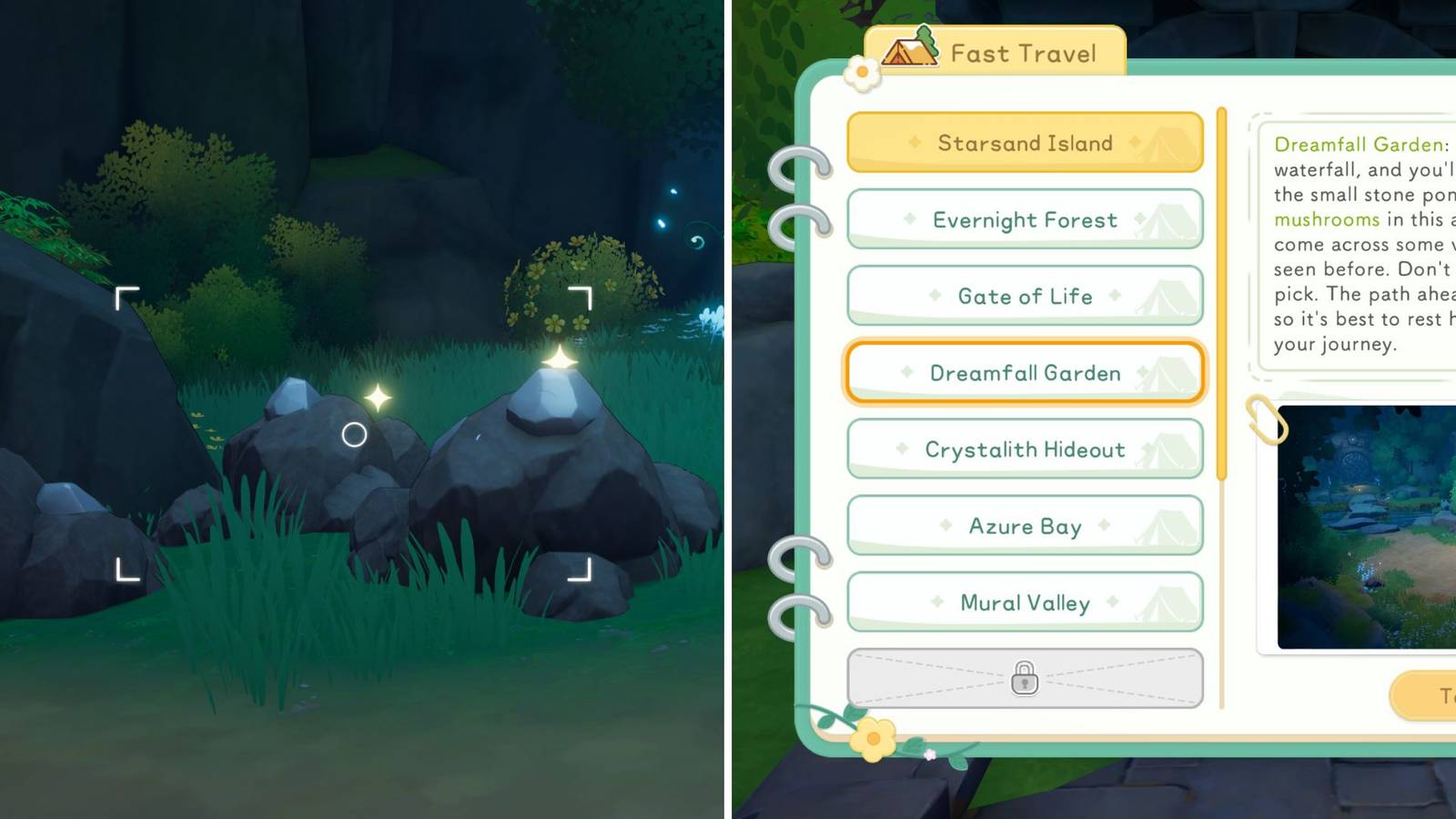This screenshot has width=1456, height=819.
Task: Click the diamond icon beside Dreamfall Garden
Action: point(905,372)
